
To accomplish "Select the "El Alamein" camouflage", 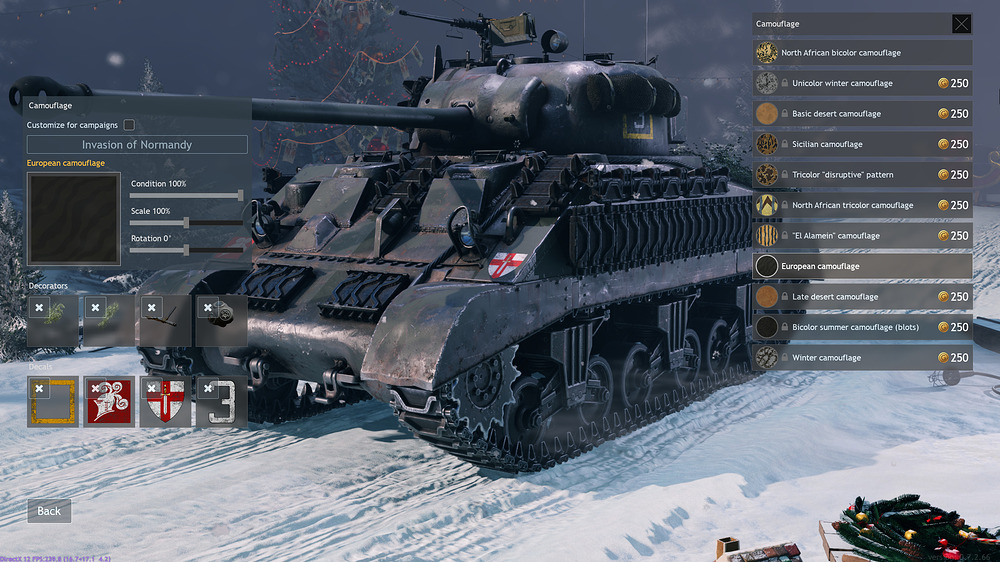I will coord(860,236).
